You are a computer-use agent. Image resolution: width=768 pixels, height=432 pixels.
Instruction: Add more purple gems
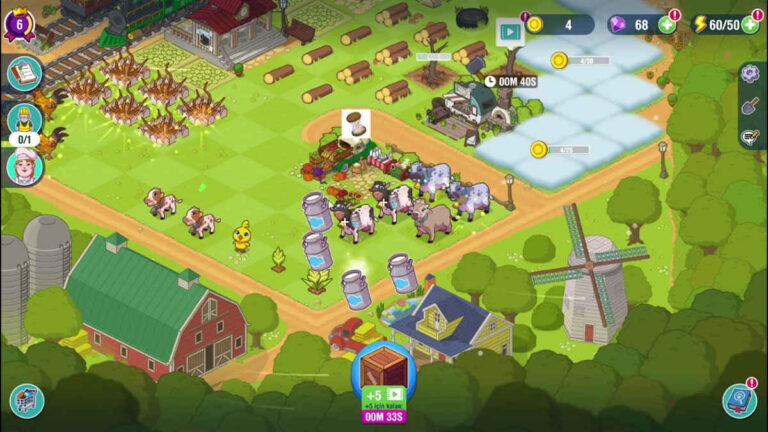(x=667, y=24)
